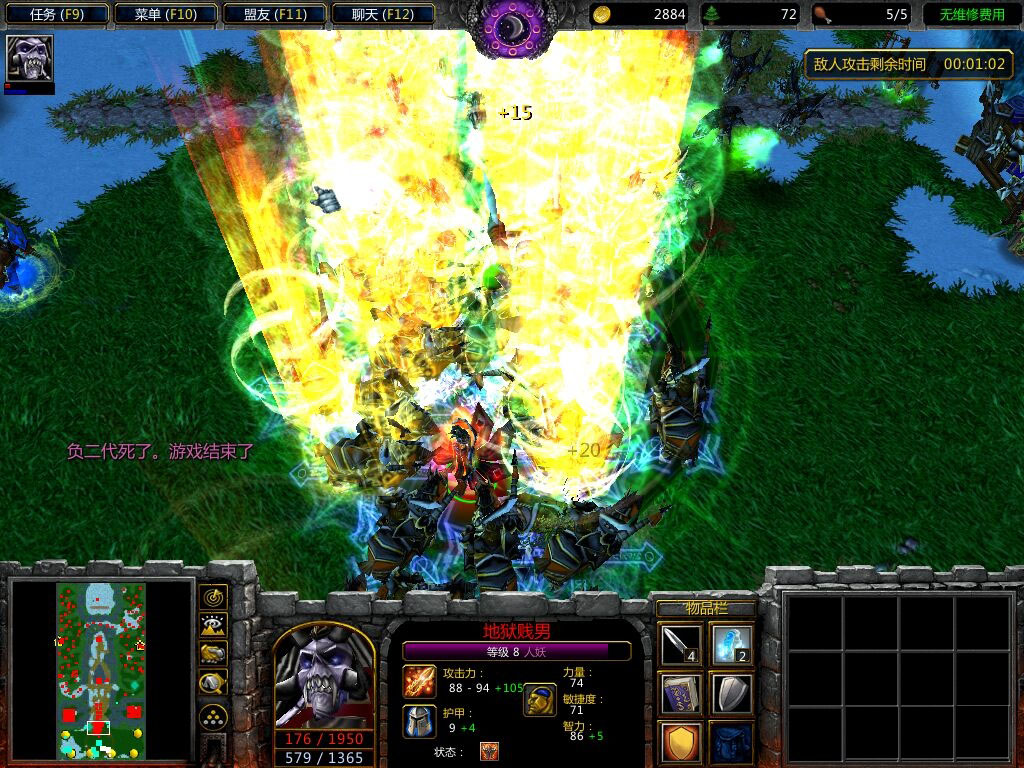This screenshot has height=768, width=1024.
Task: Click the attack damage sword icon
Action: pyautogui.click(x=419, y=681)
